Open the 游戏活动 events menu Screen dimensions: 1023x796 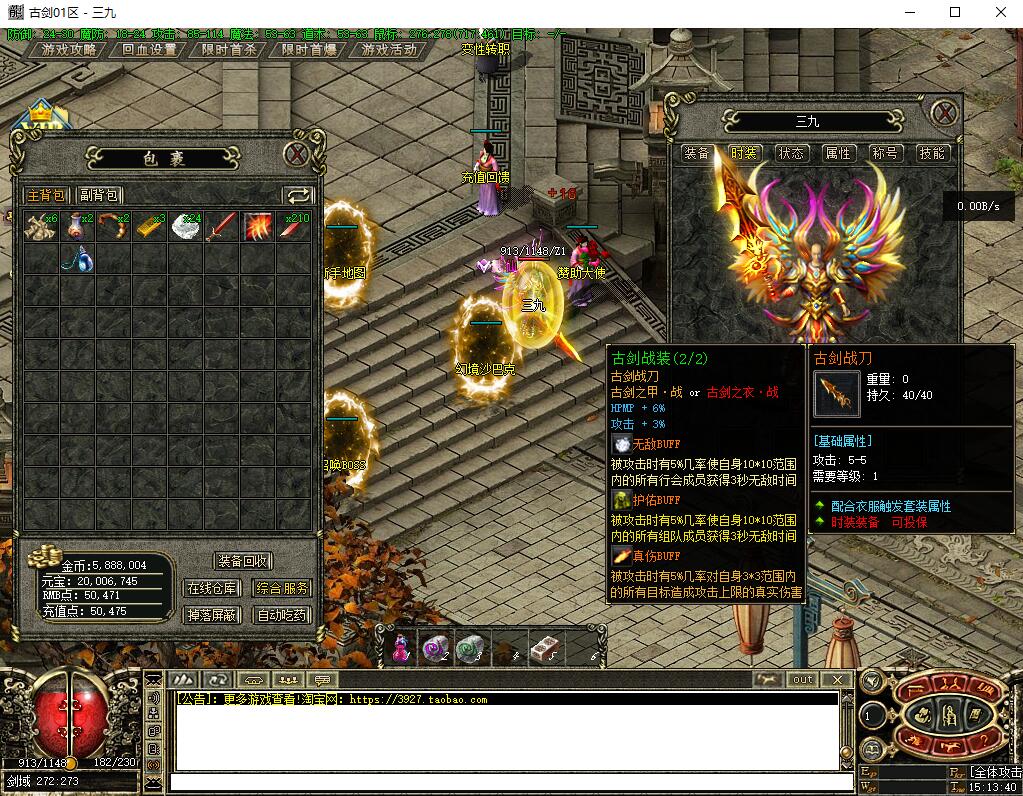(390, 49)
